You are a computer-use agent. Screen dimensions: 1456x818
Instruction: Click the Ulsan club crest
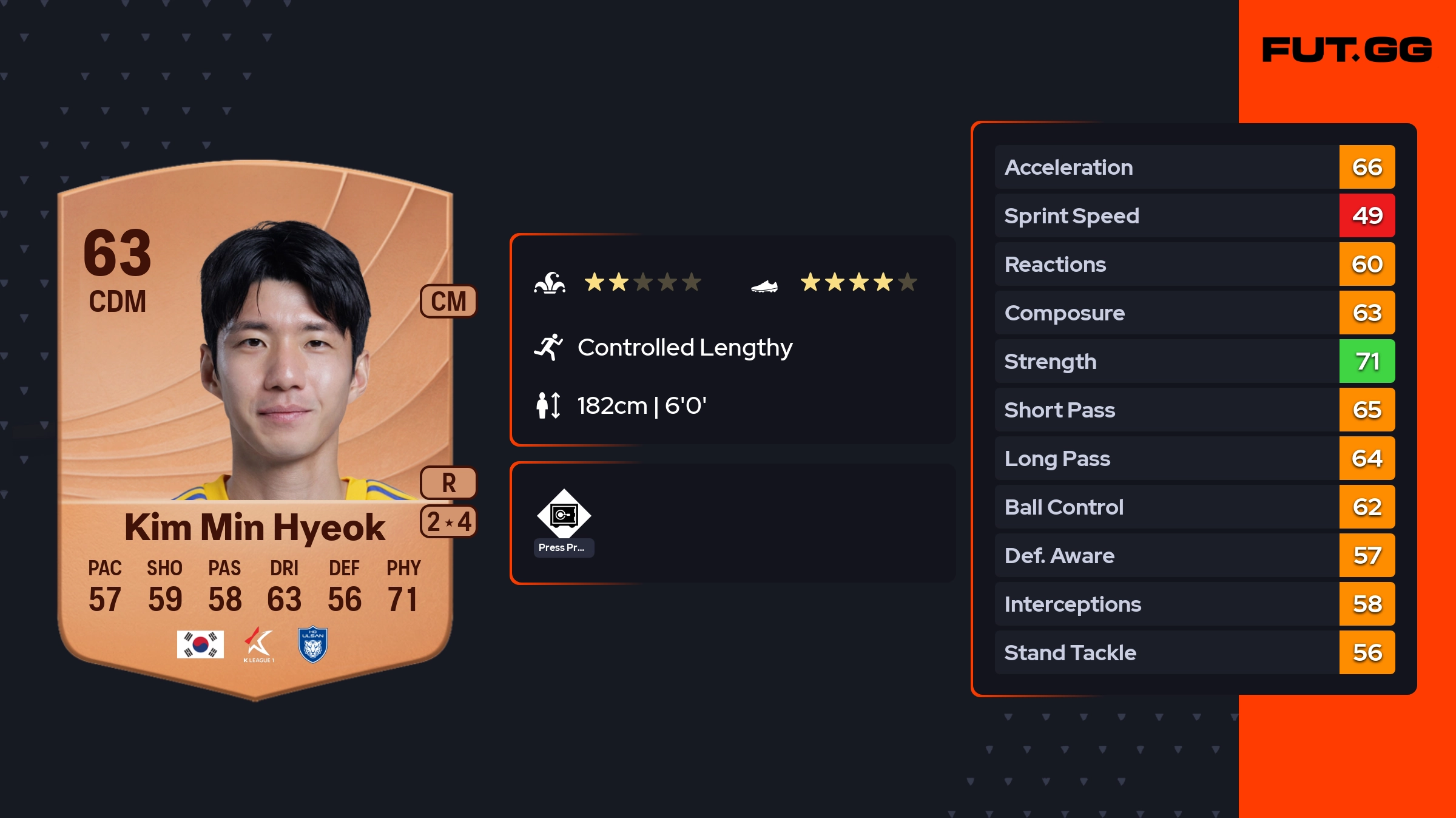(x=313, y=644)
